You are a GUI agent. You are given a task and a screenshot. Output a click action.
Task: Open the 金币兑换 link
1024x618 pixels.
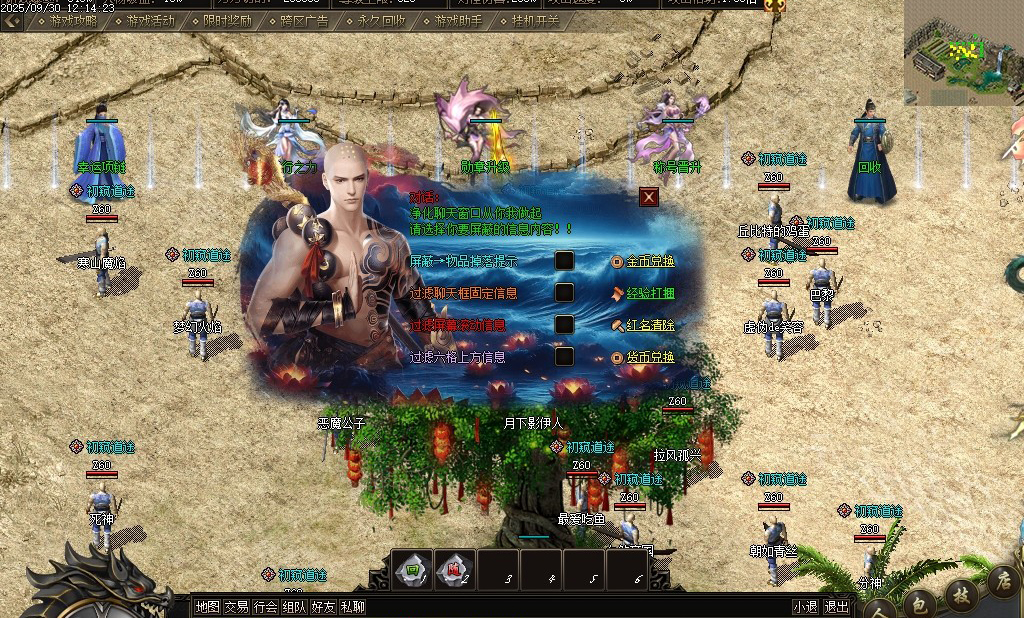(x=650, y=262)
